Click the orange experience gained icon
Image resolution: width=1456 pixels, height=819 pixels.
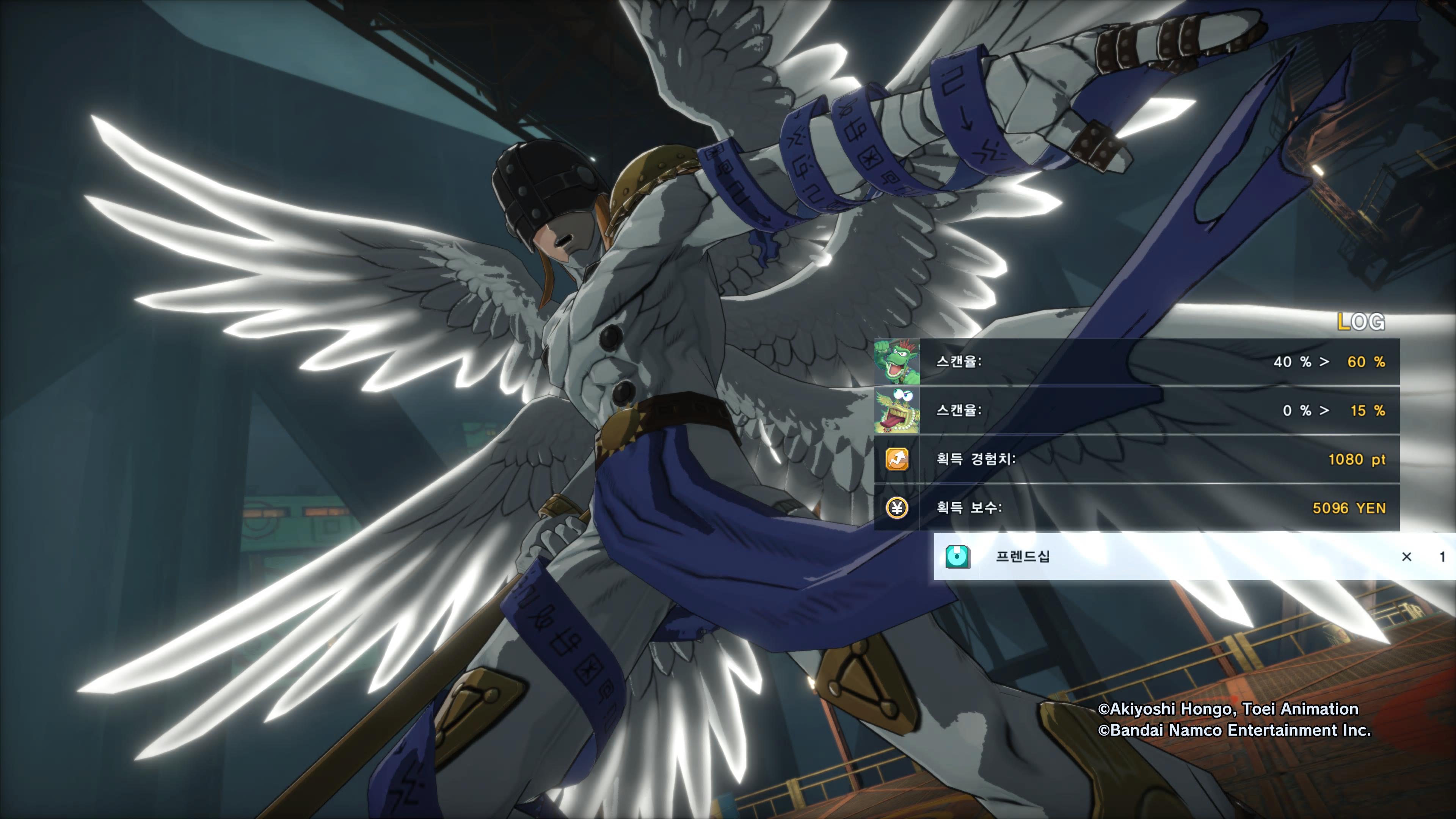tap(897, 459)
